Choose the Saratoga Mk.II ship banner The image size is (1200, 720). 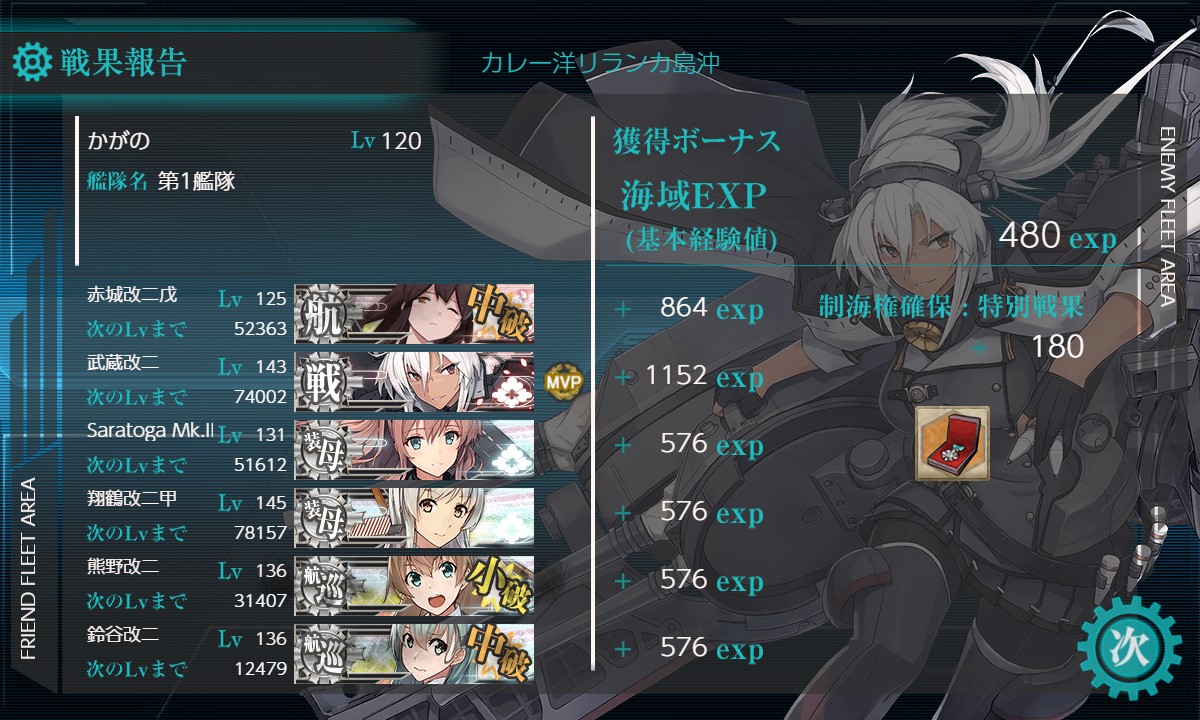point(414,448)
